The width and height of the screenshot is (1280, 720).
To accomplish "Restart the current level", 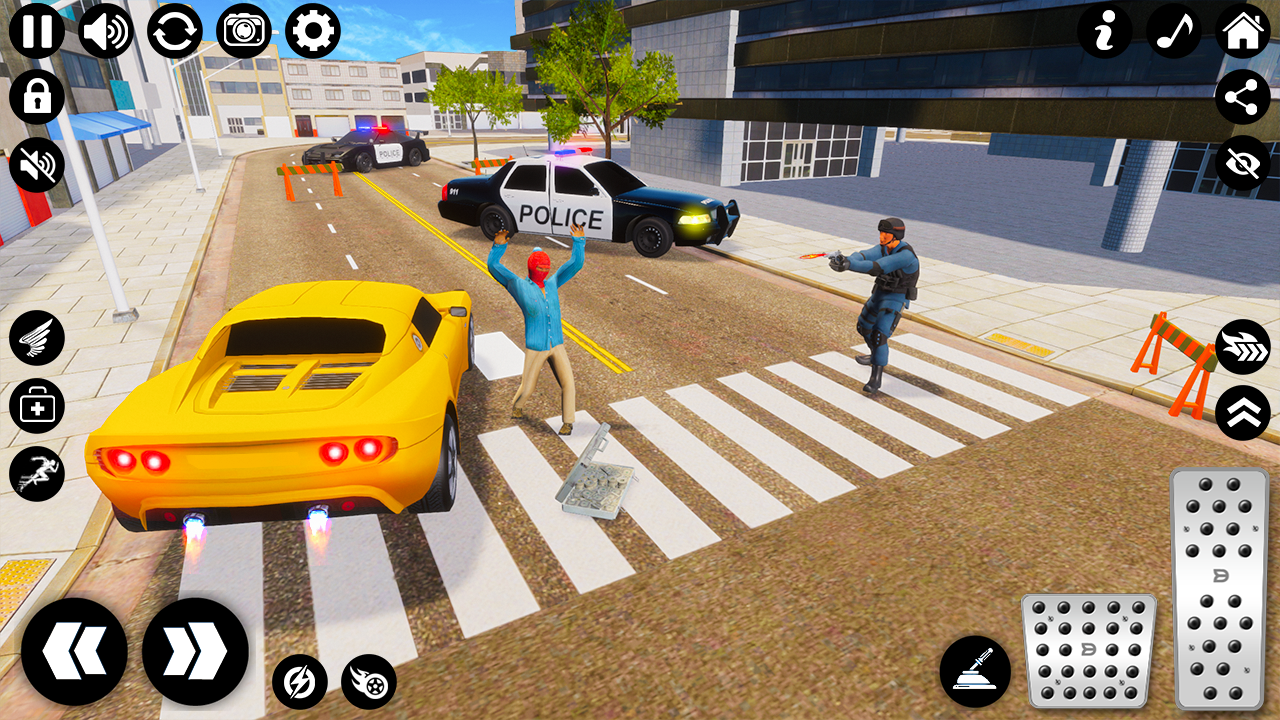I will (x=174, y=29).
